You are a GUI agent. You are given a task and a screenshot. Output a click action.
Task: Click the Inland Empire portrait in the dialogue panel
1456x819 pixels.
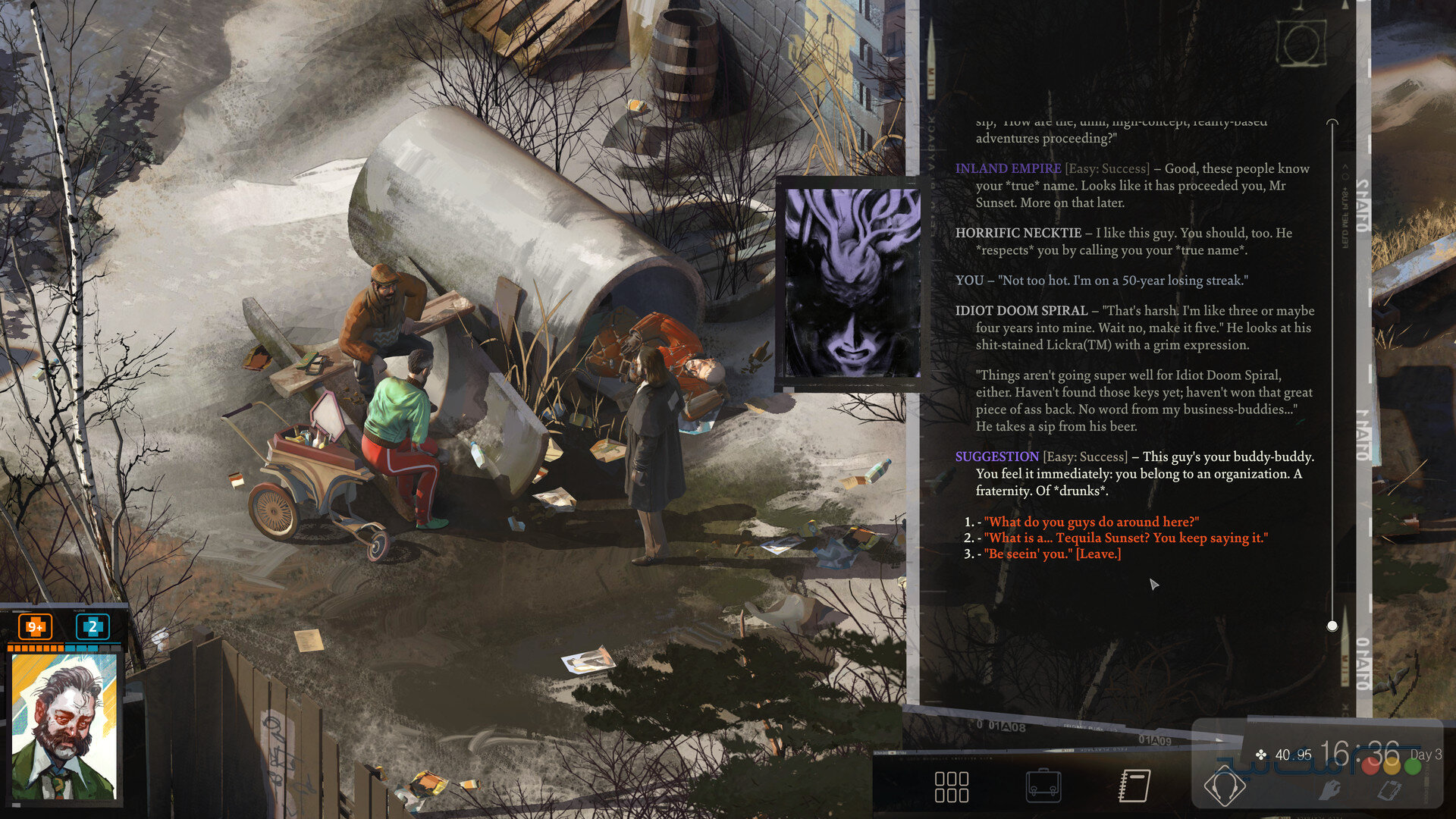coord(851,281)
